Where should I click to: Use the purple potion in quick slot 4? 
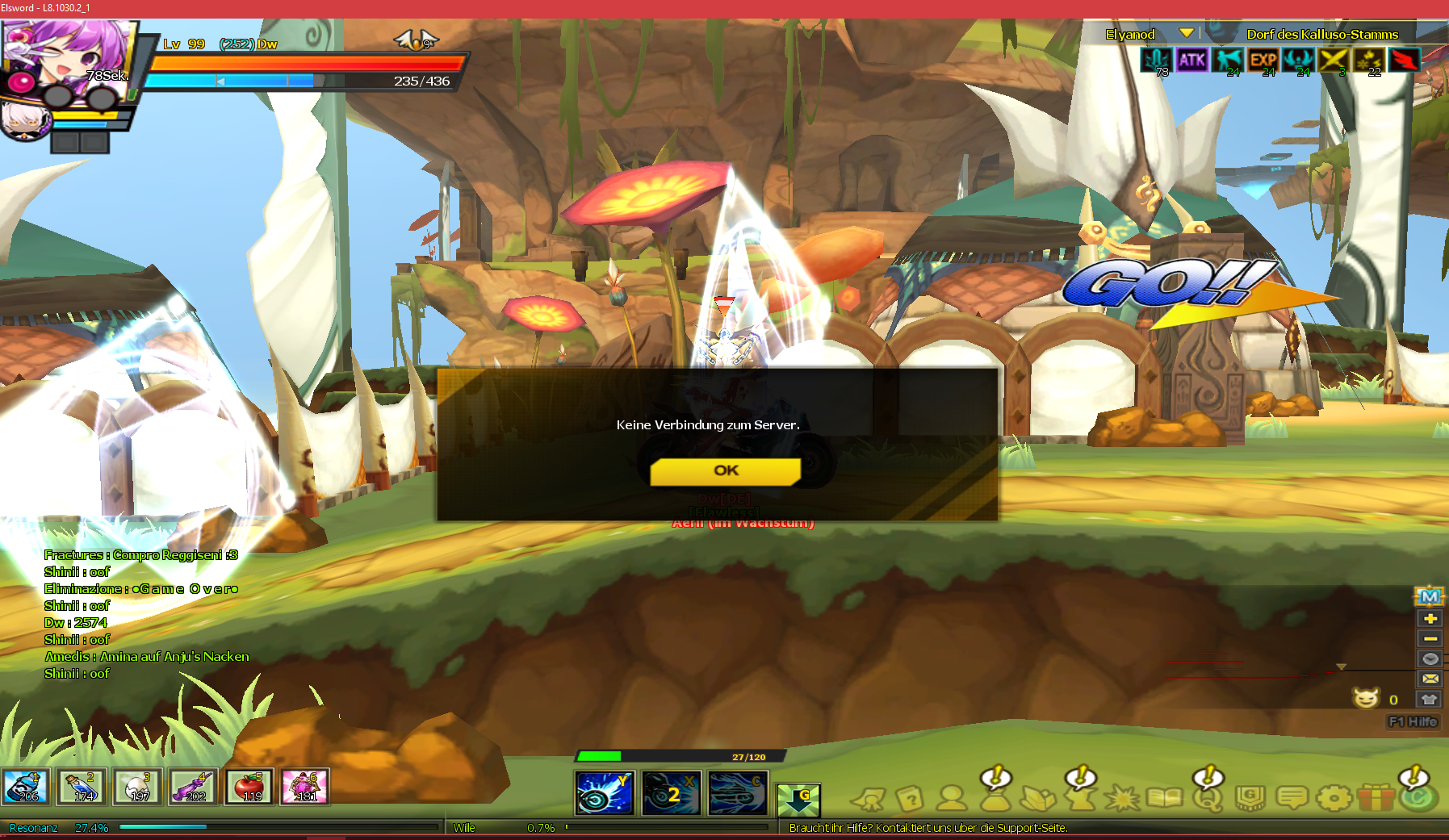point(193,787)
